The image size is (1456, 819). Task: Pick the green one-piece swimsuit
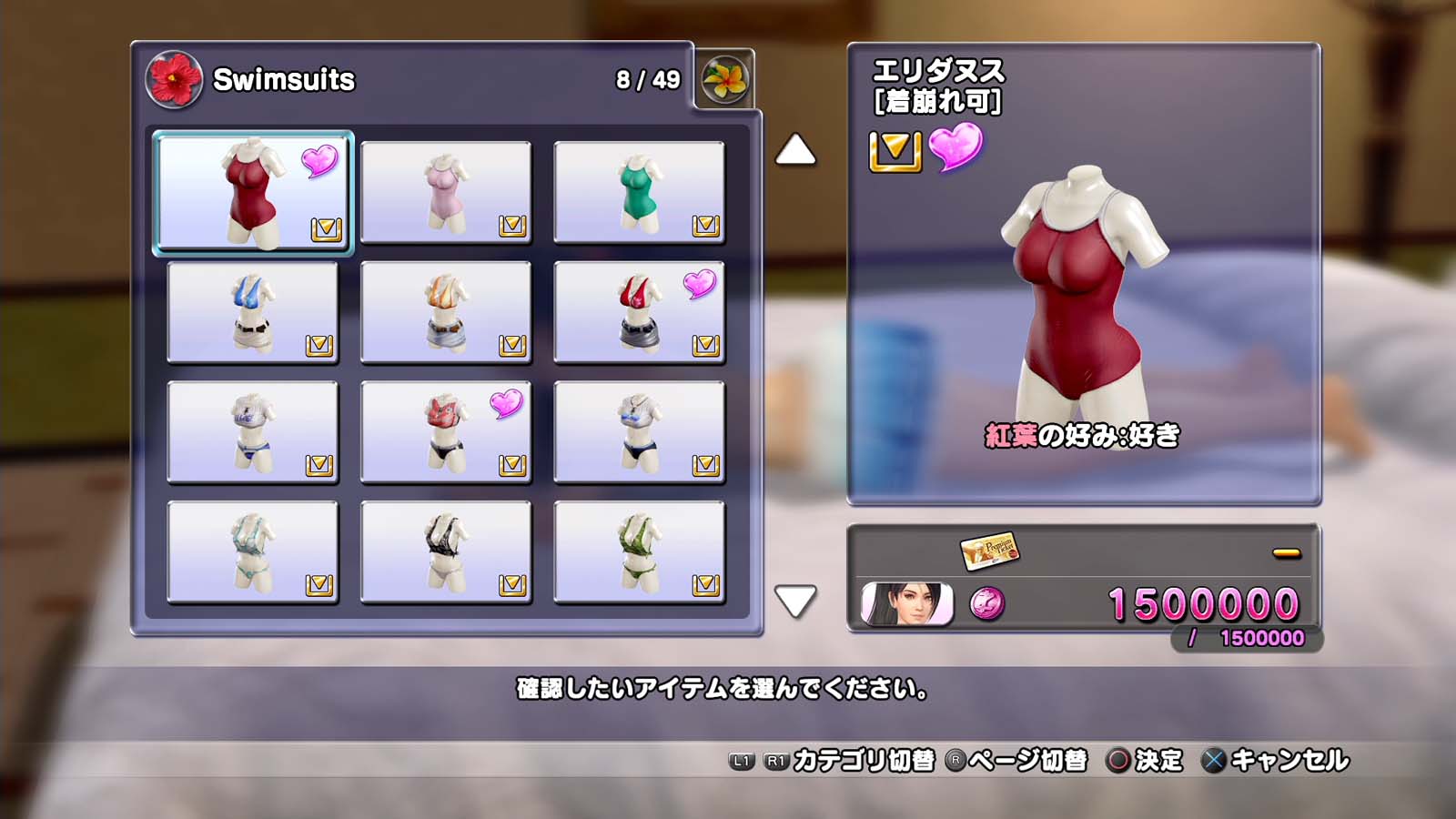click(639, 192)
